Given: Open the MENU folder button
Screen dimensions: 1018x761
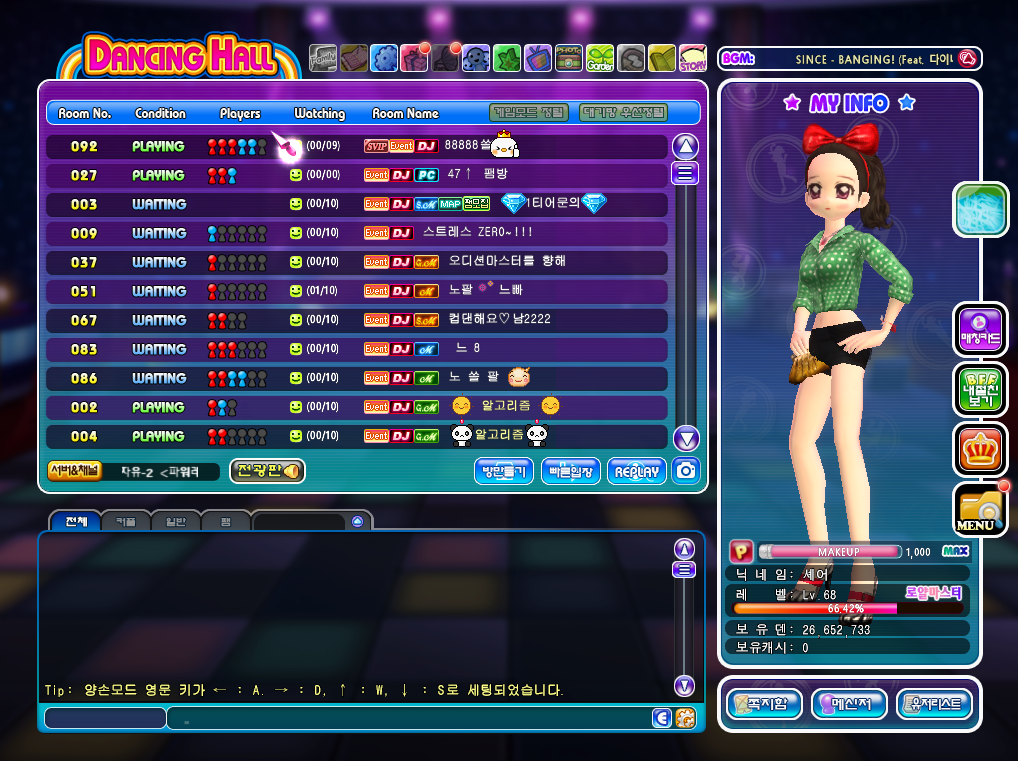Looking at the screenshot, I should tap(979, 510).
